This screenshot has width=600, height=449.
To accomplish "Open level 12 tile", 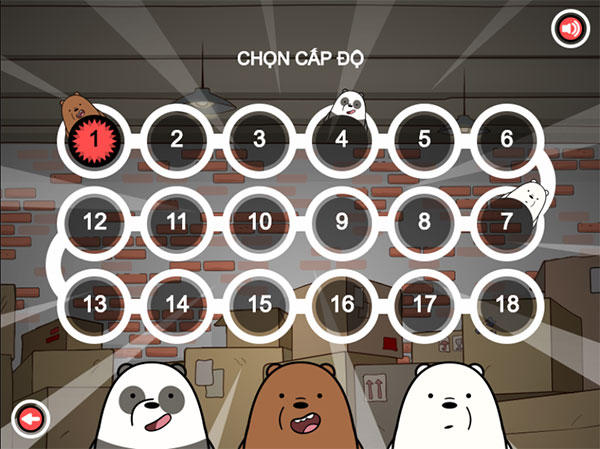I will pyautogui.click(x=94, y=221).
